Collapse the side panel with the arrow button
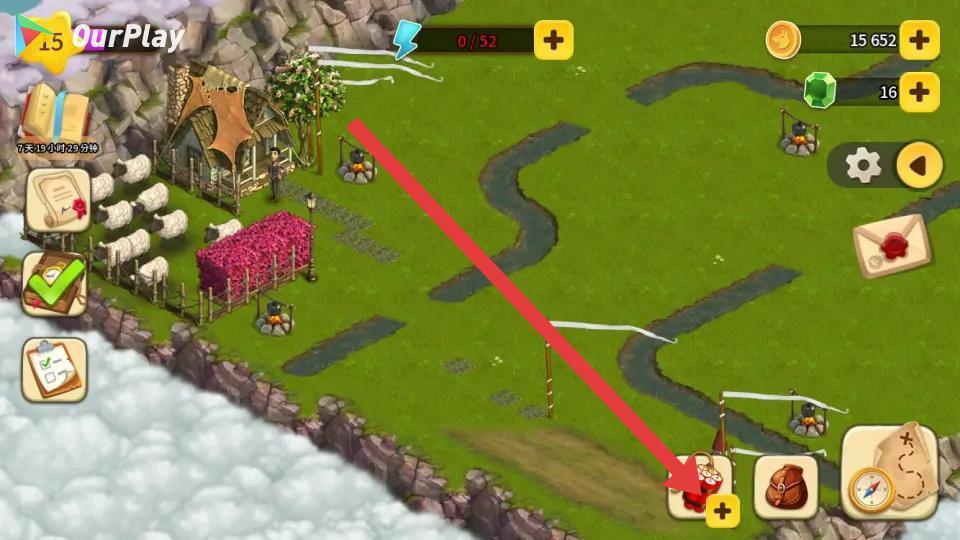The width and height of the screenshot is (960, 540). tap(919, 165)
